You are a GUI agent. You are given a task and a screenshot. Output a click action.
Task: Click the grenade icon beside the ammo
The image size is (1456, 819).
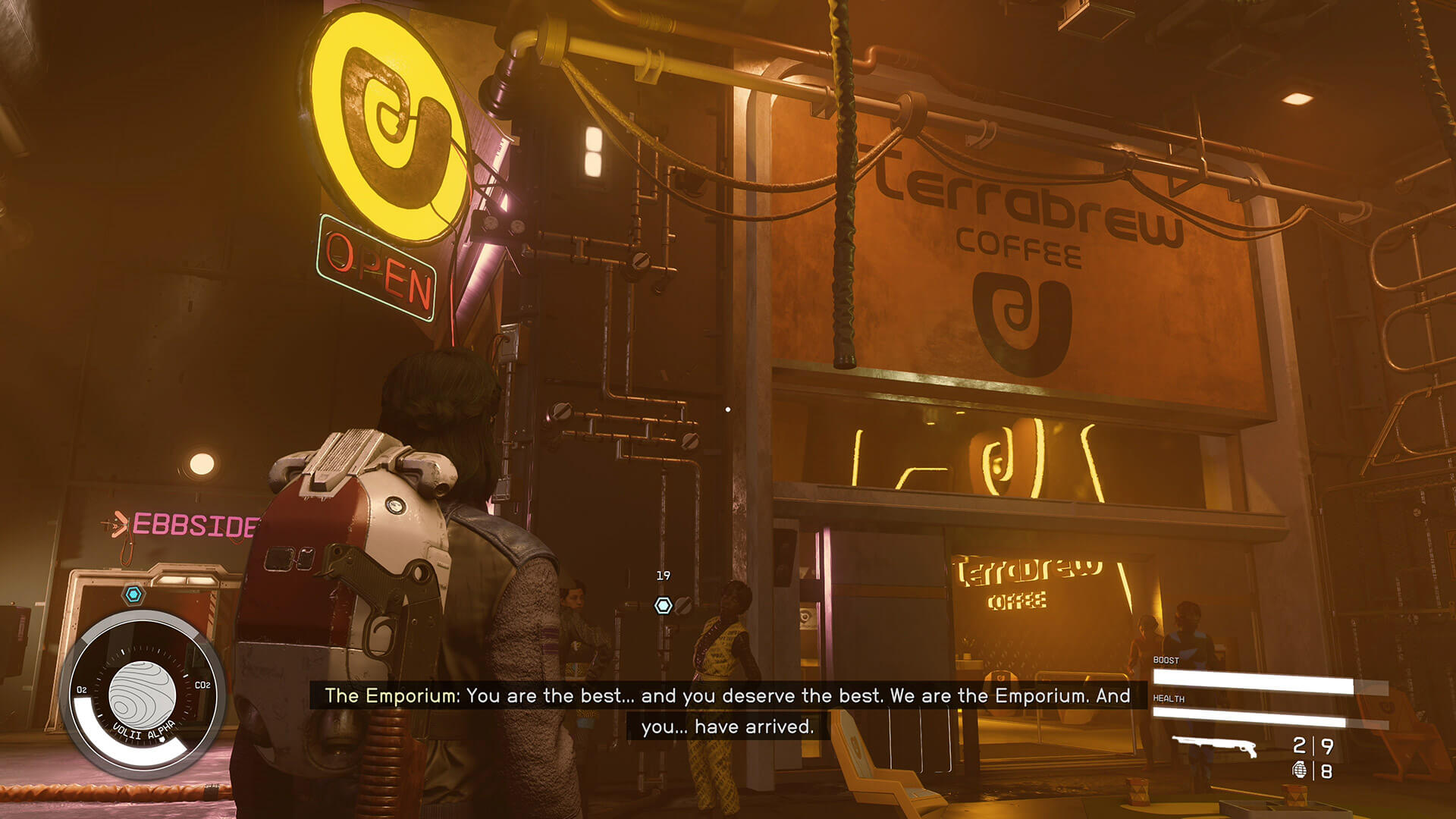tap(1299, 771)
